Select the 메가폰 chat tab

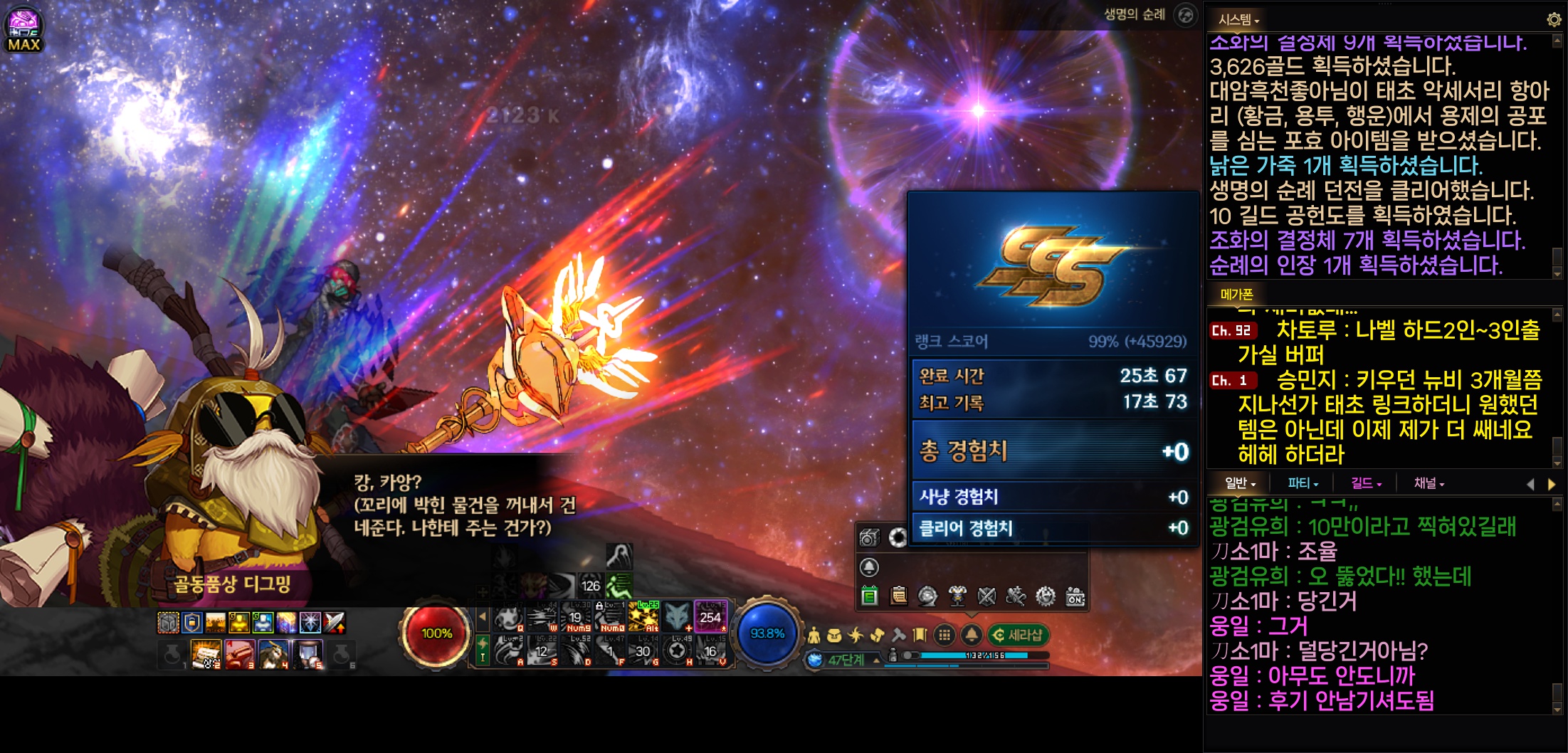(x=1236, y=294)
